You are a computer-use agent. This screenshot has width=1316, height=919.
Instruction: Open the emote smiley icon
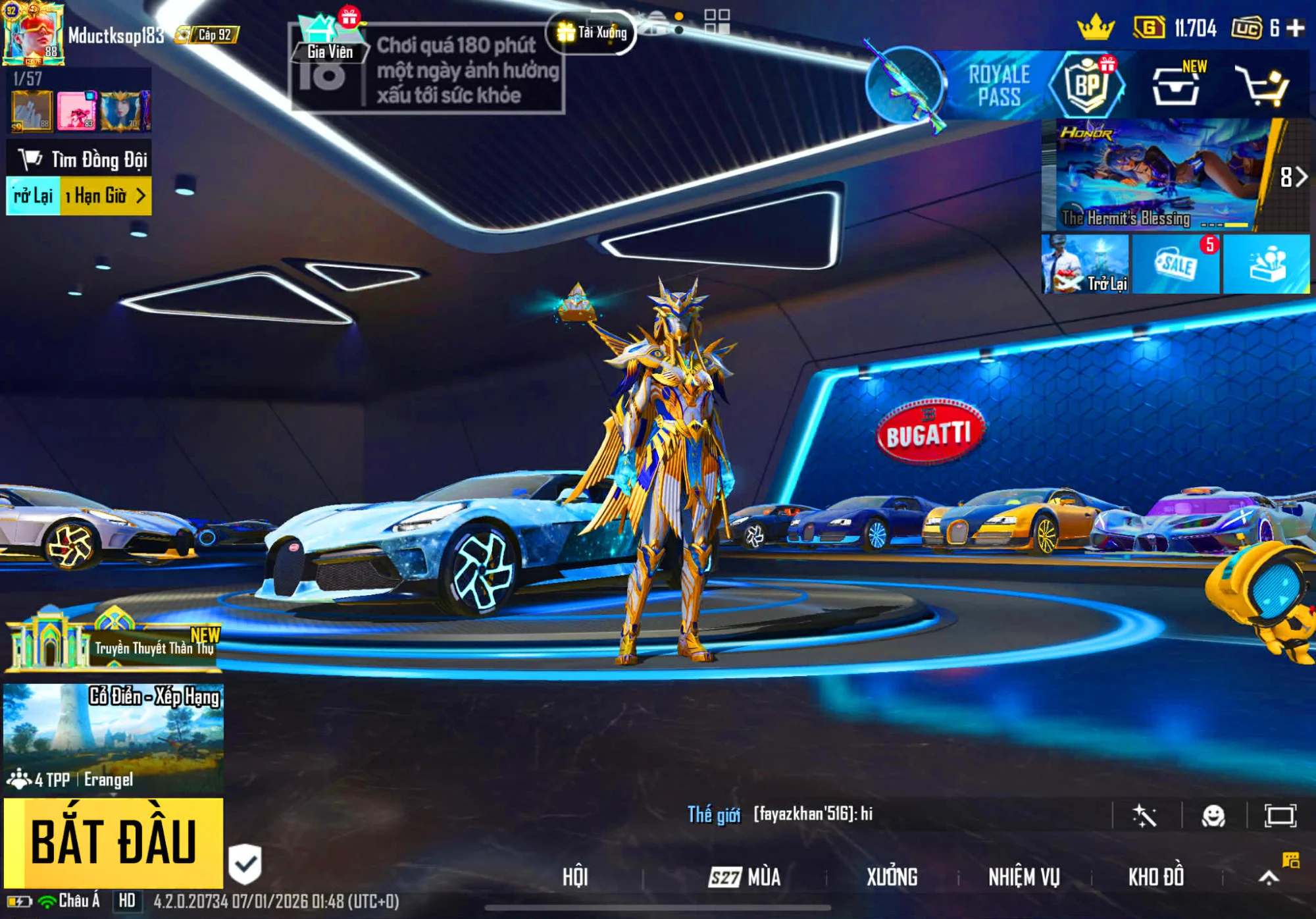(1213, 816)
